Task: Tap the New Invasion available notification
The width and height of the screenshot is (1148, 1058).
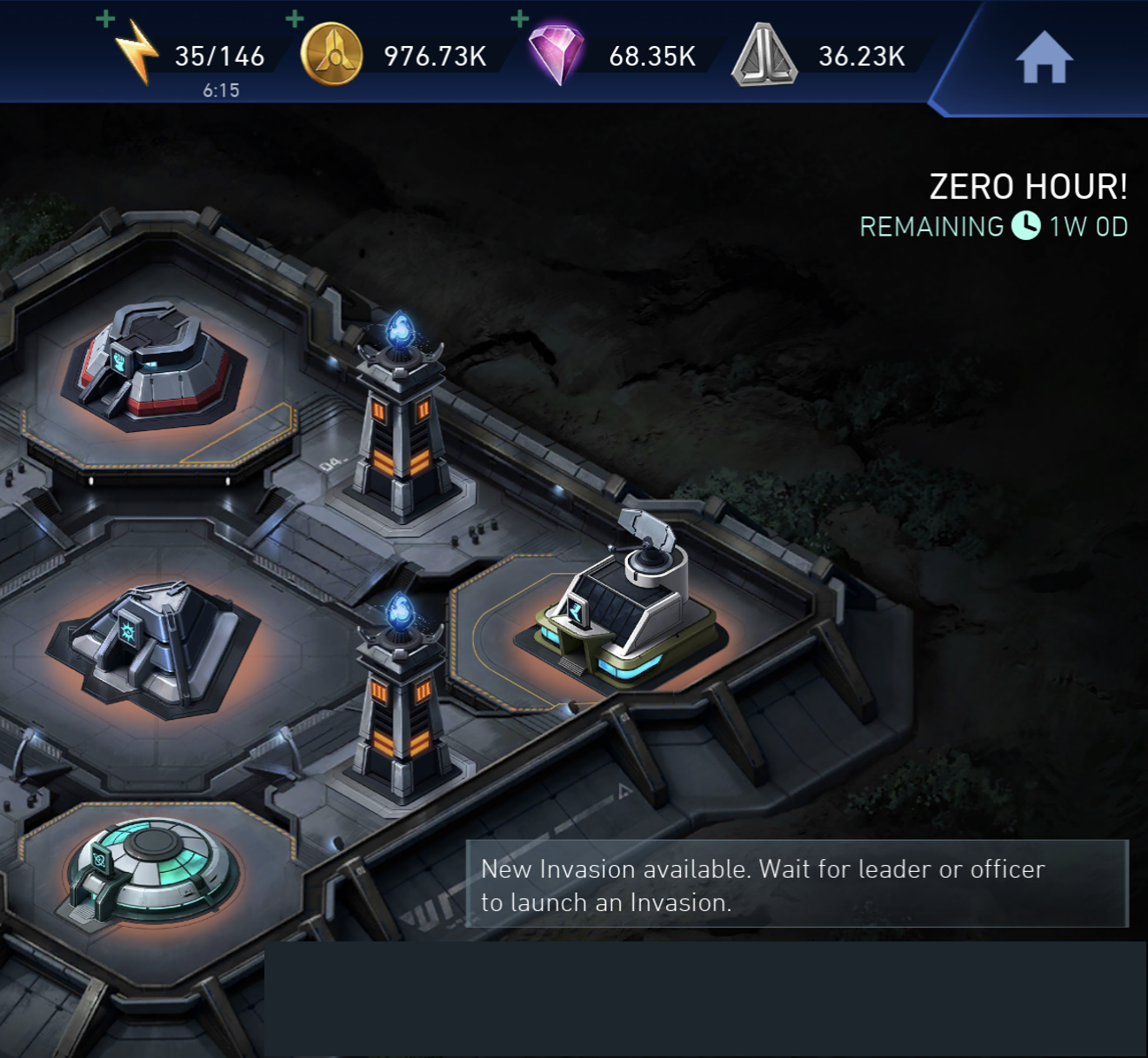Action: click(796, 884)
